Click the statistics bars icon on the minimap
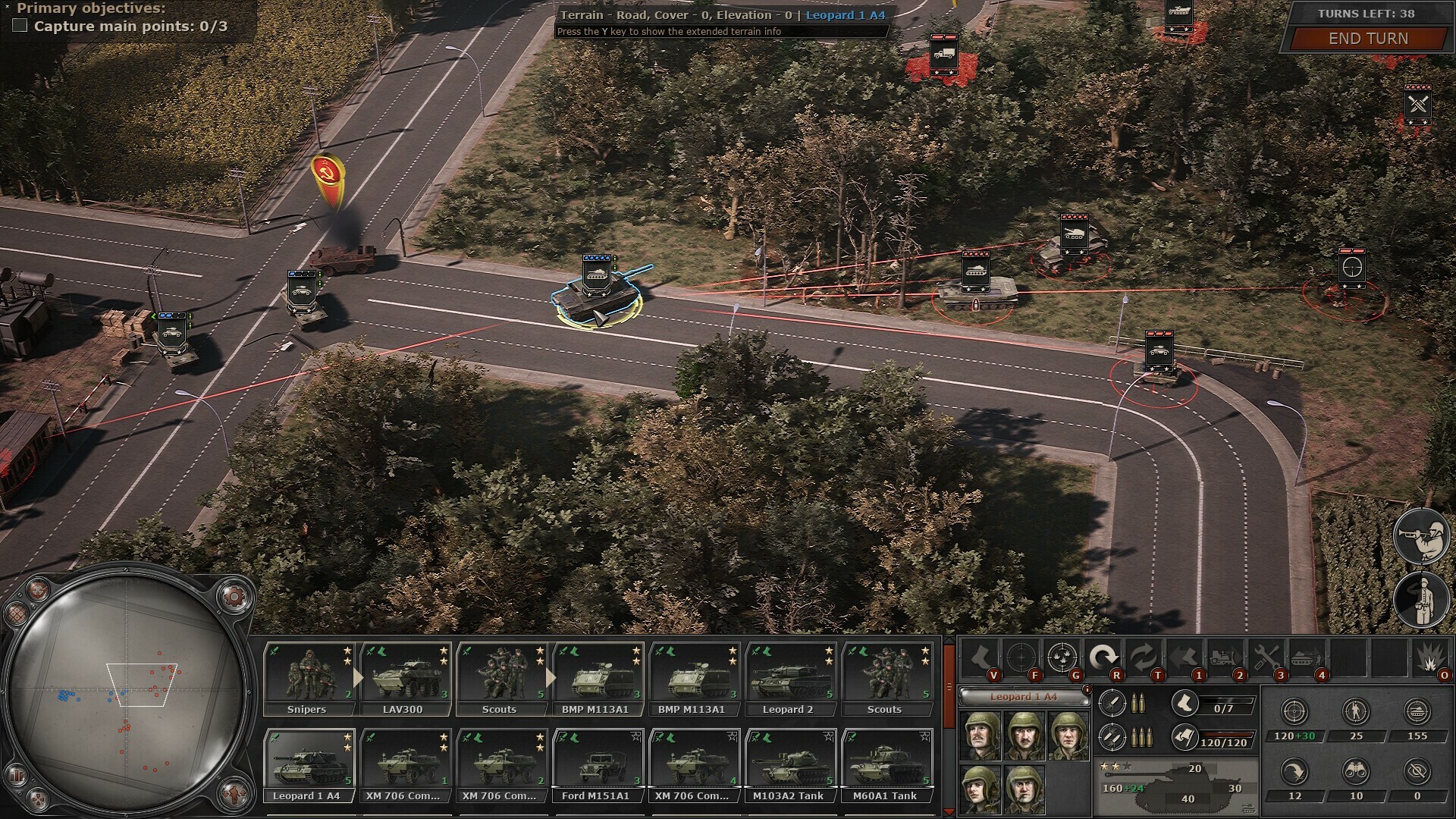 pos(17,775)
